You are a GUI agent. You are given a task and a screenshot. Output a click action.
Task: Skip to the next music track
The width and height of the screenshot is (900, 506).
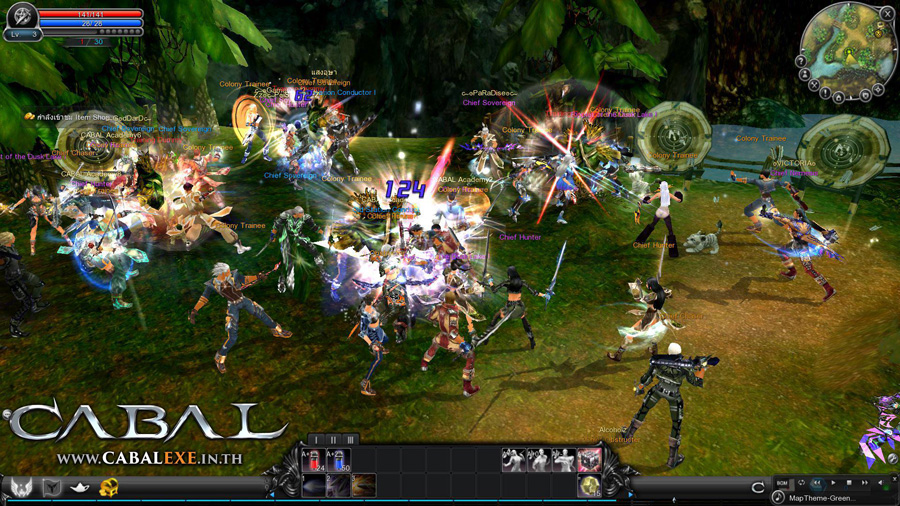click(x=865, y=483)
